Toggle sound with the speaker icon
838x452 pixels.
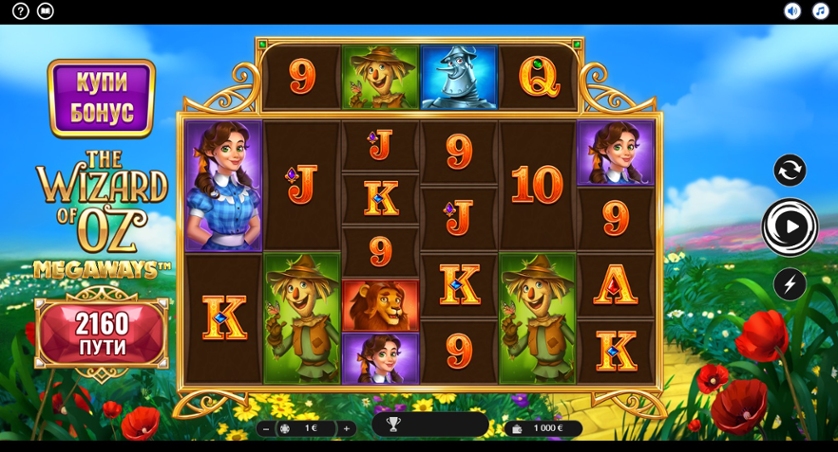click(x=793, y=11)
